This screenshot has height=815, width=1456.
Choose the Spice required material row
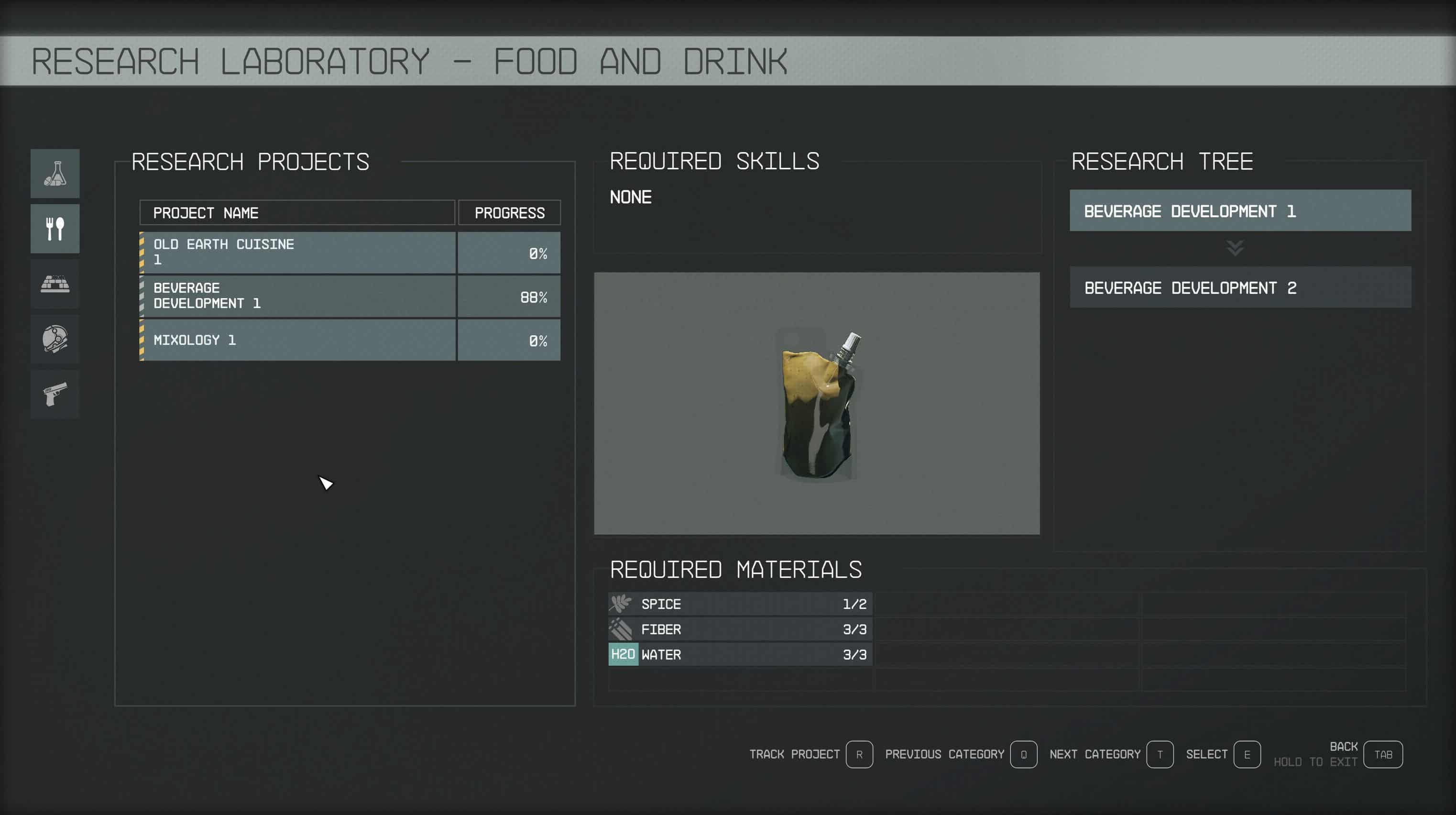click(740, 604)
